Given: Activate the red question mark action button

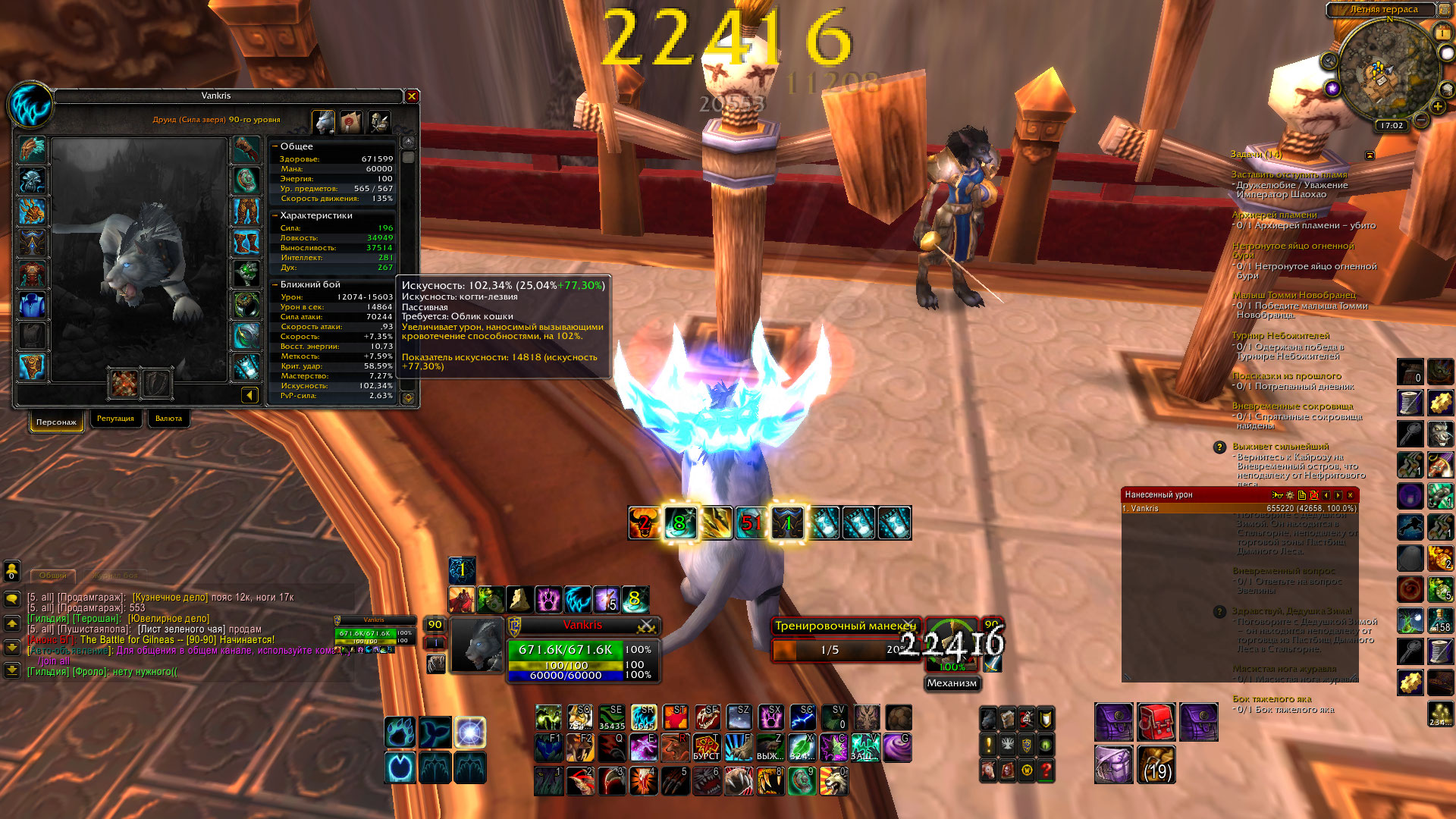Looking at the screenshot, I should click(1046, 770).
